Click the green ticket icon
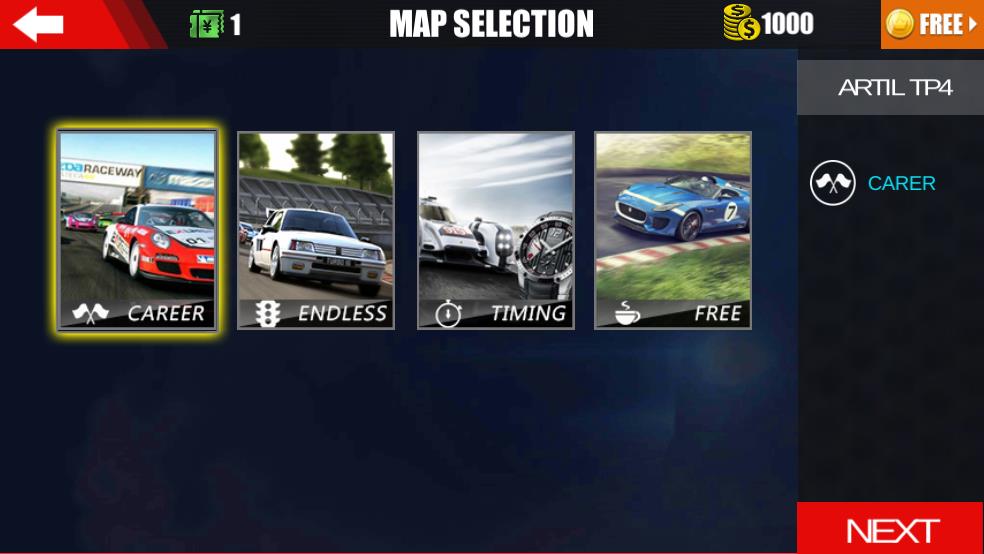Viewport: 984px width, 554px height. tap(206, 24)
